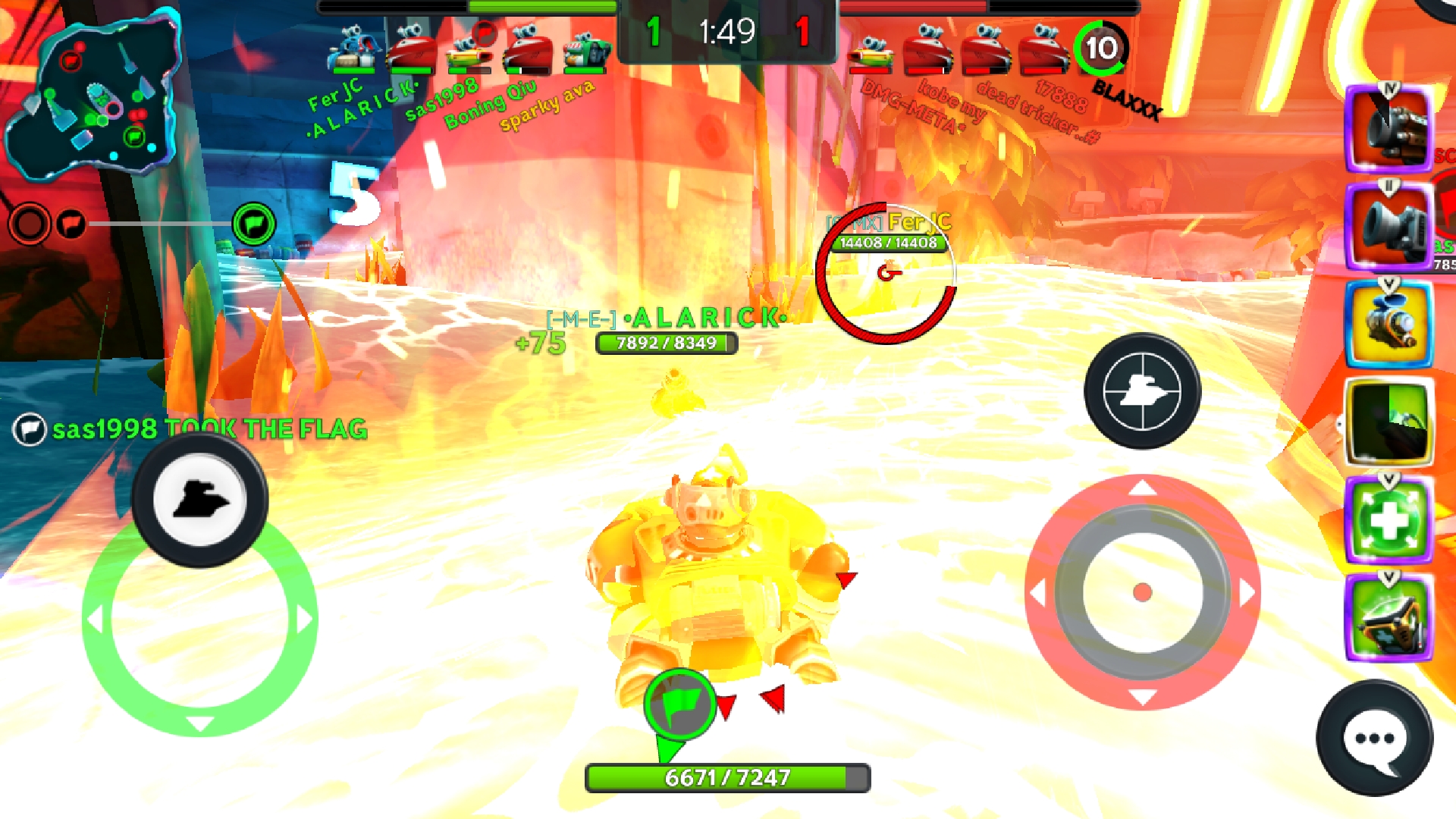Use the green cross heal ability
The height and width of the screenshot is (819, 1456).
[1388, 520]
